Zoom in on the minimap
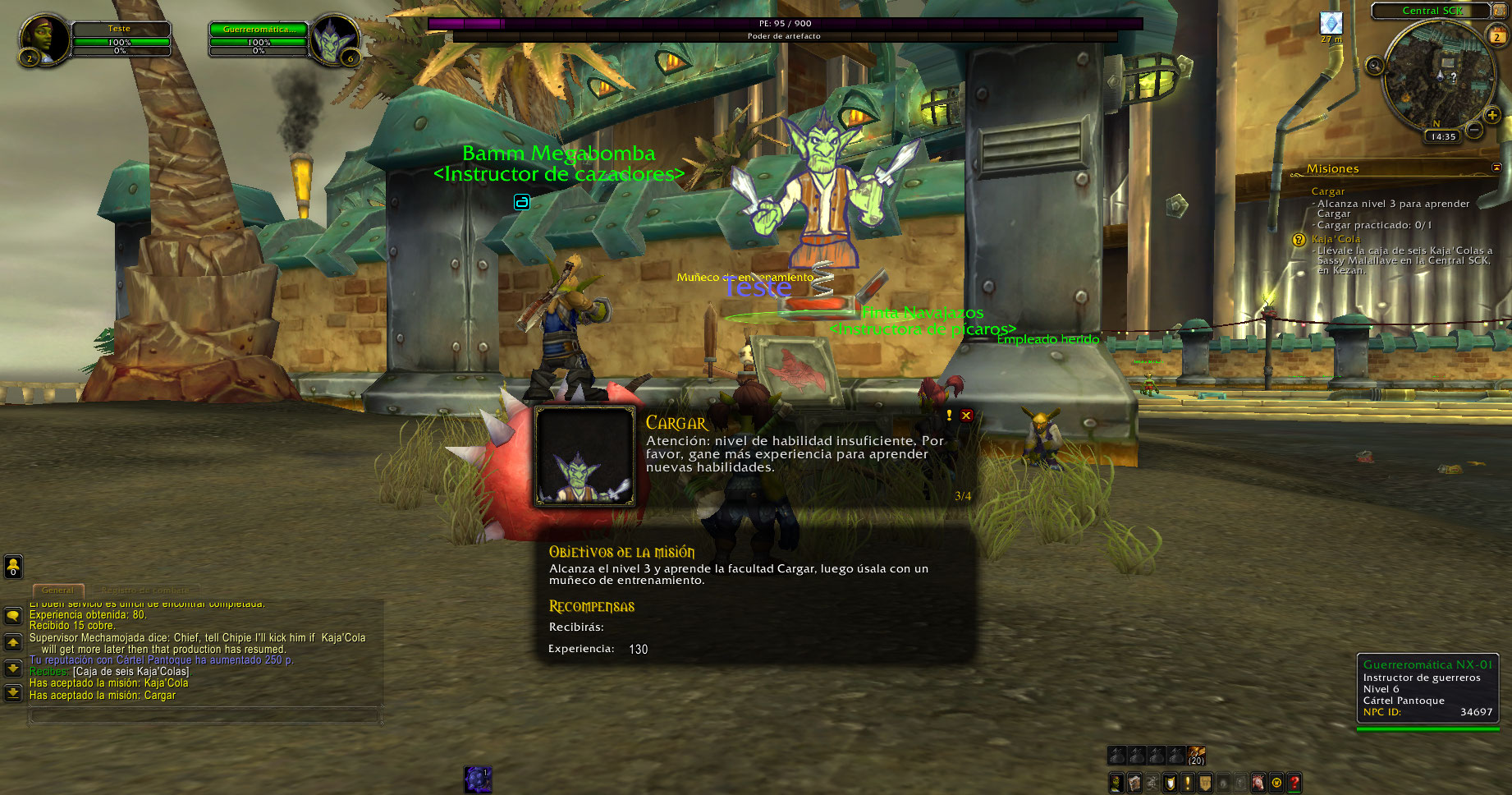This screenshot has height=795, width=1512. click(x=1491, y=116)
